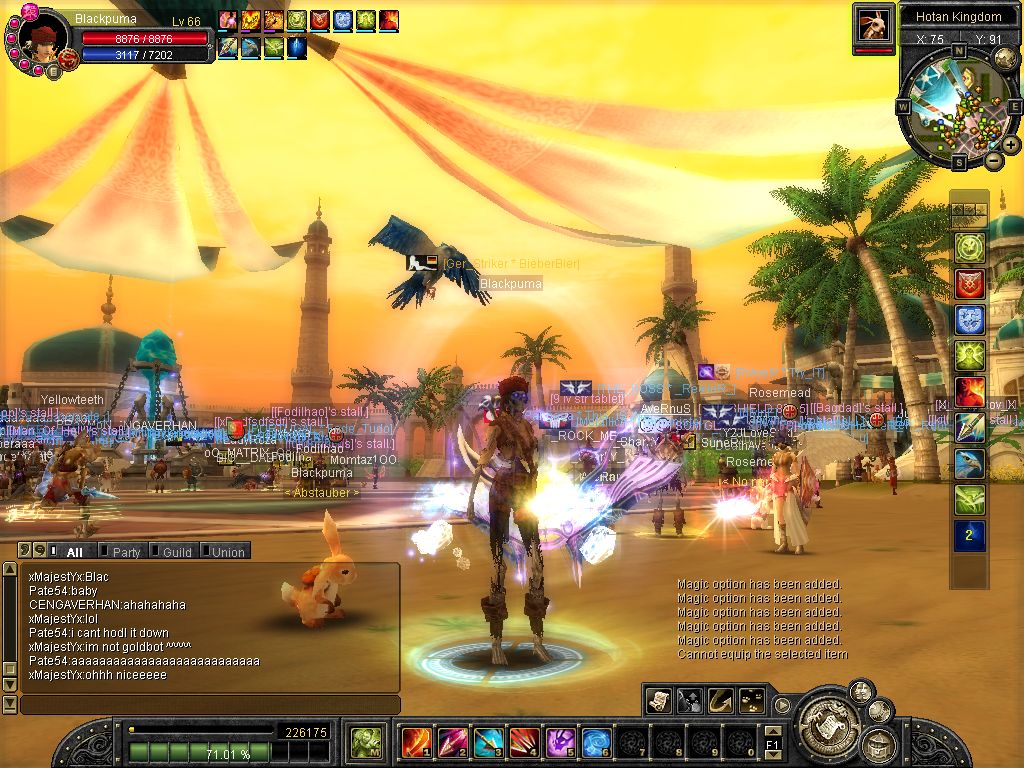Zoom out the minimap with minus button
1024x768 pixels.
coord(993,160)
